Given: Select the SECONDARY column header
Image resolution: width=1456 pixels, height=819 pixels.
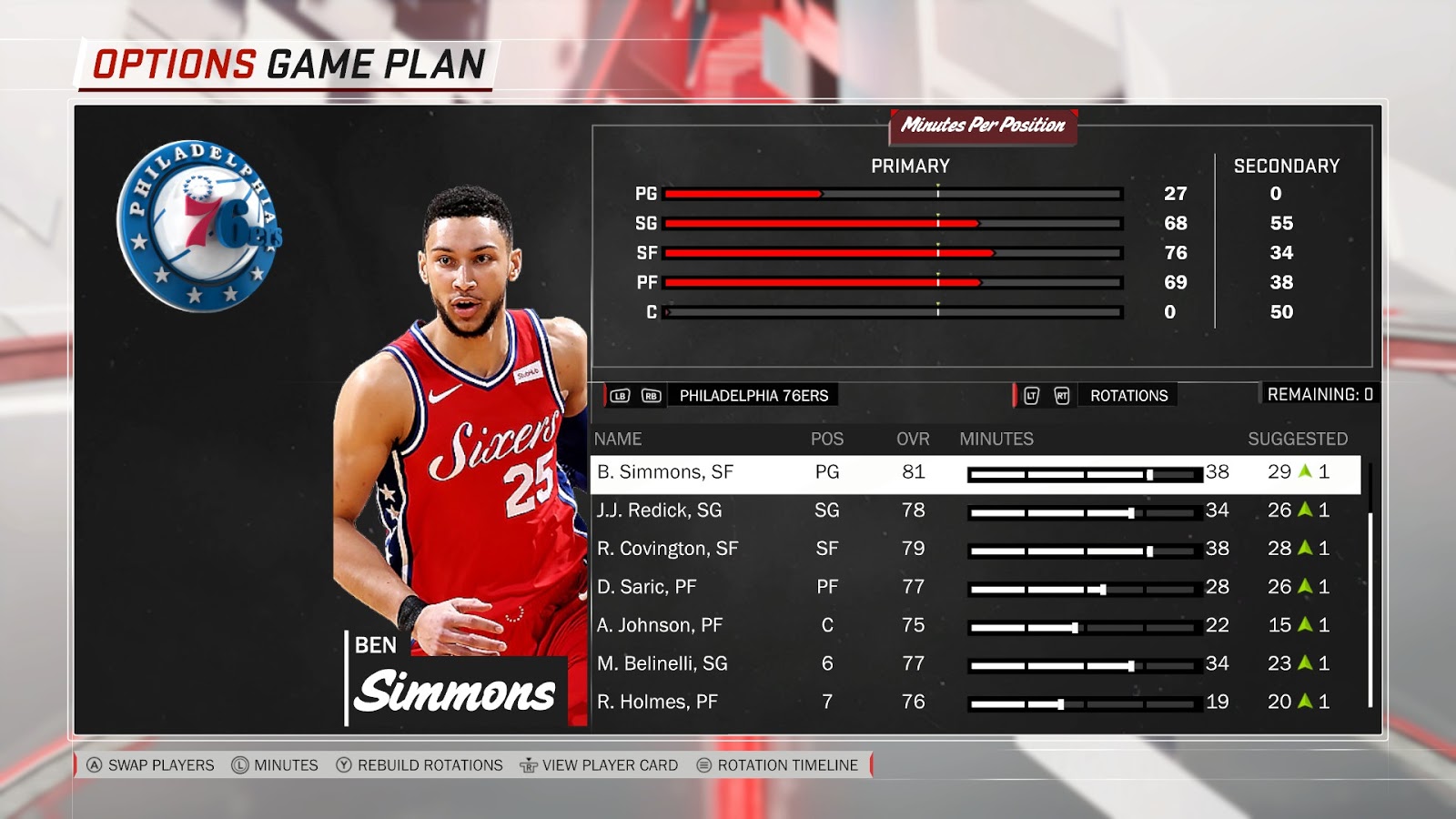Looking at the screenshot, I should (1286, 167).
